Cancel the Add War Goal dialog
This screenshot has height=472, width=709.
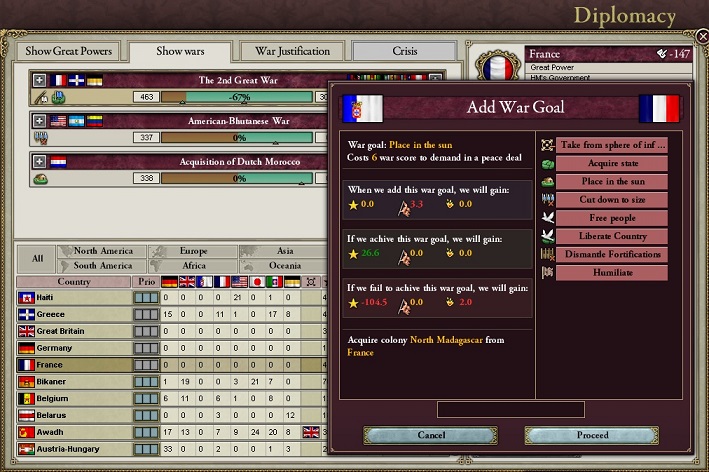430,435
